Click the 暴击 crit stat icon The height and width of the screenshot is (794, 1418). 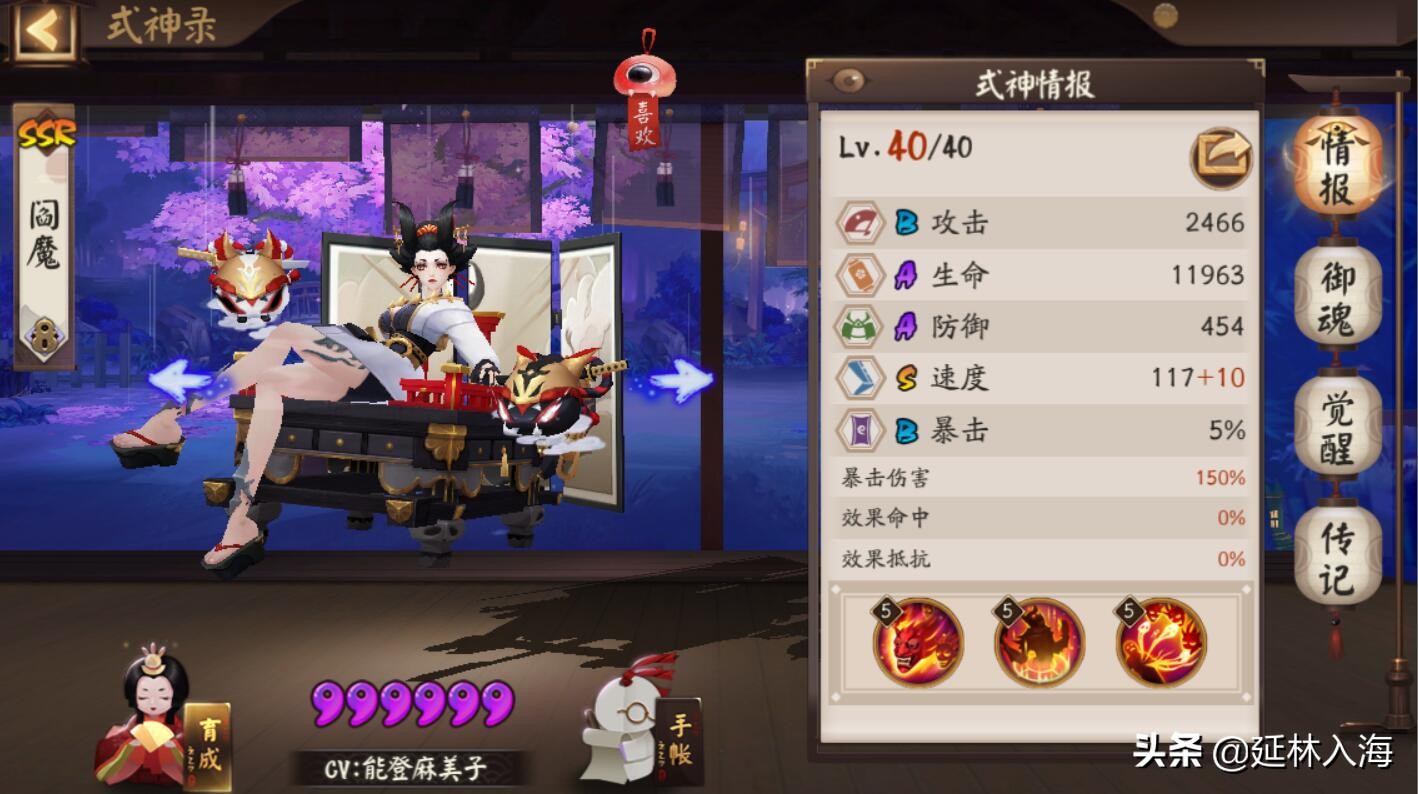tap(861, 431)
